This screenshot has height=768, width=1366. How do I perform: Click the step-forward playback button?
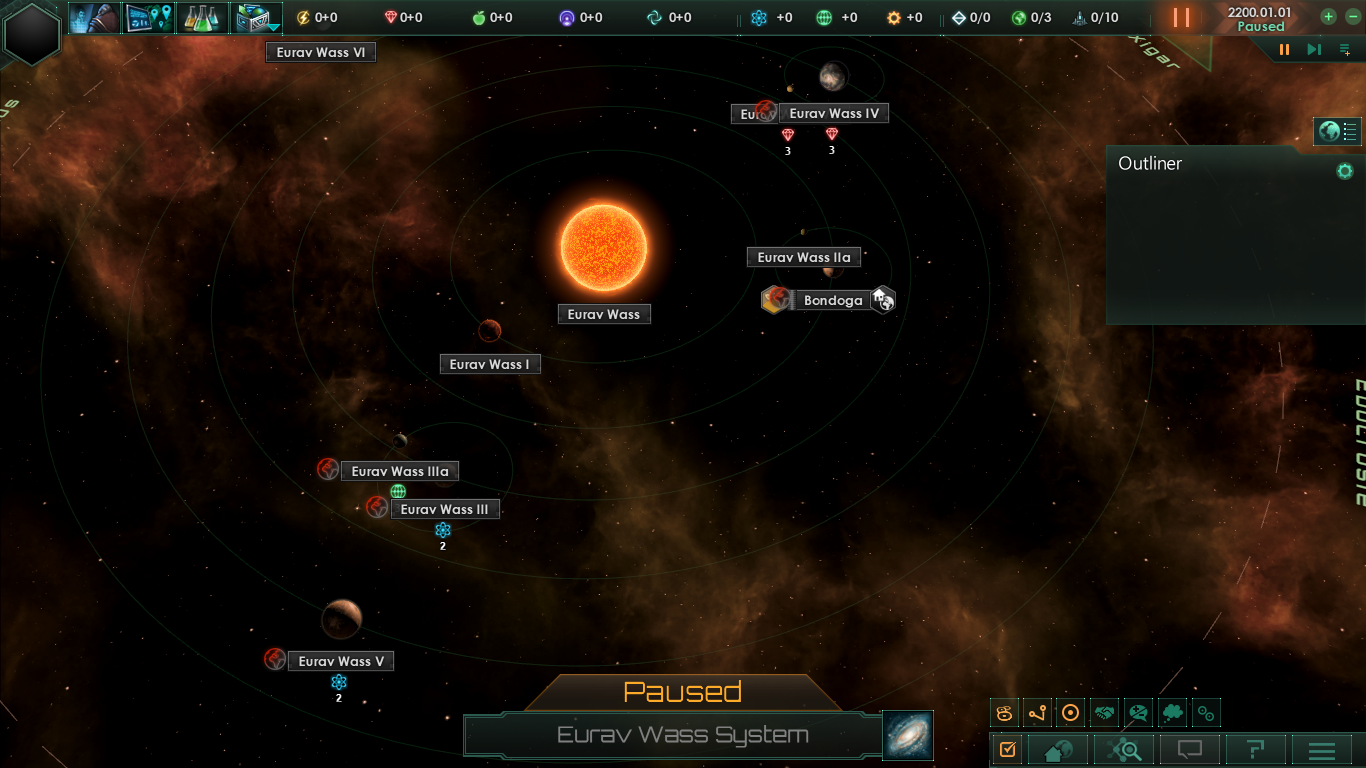[x=1314, y=50]
